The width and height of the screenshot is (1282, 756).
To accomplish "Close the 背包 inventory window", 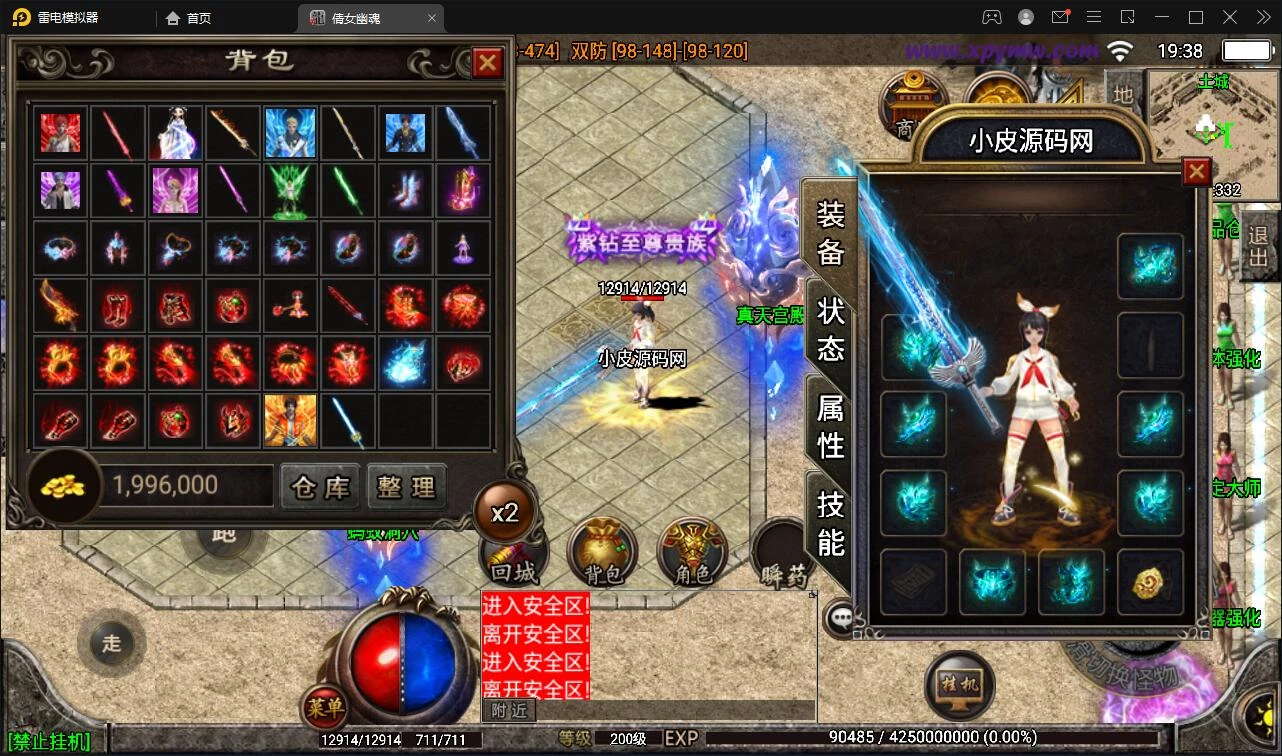I will point(487,63).
